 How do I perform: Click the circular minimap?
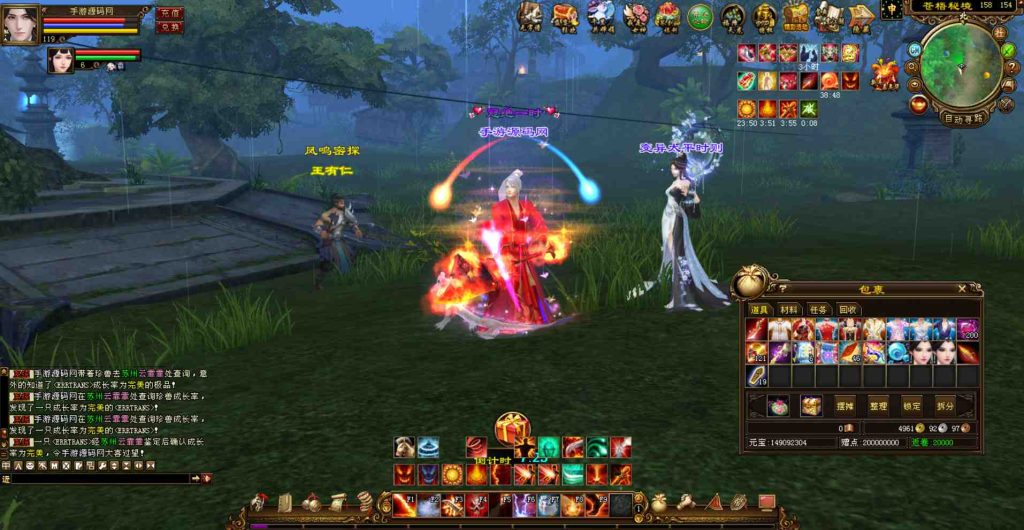click(x=960, y=65)
